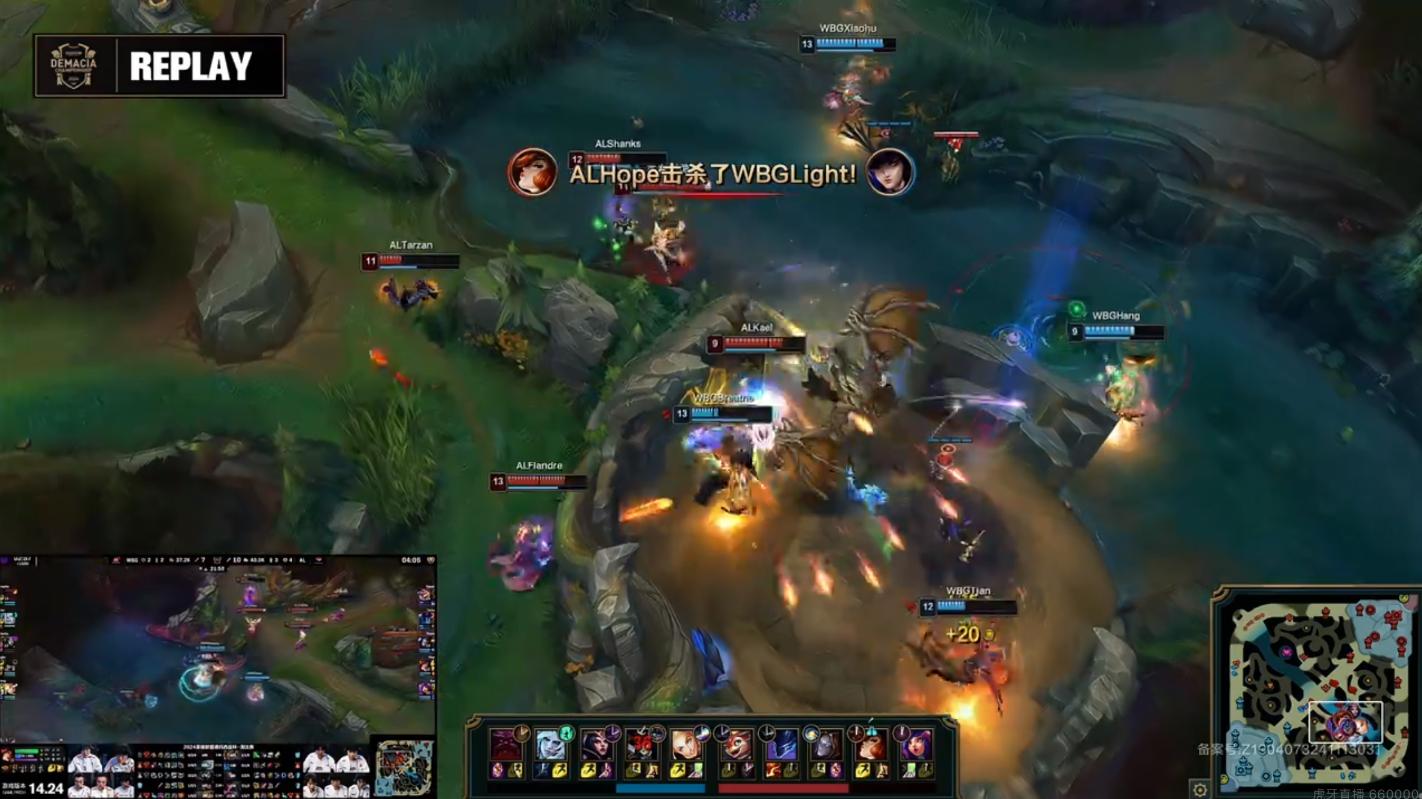The width and height of the screenshot is (1422, 799).
Task: Click the minimap in the corner
Action: point(1318,692)
